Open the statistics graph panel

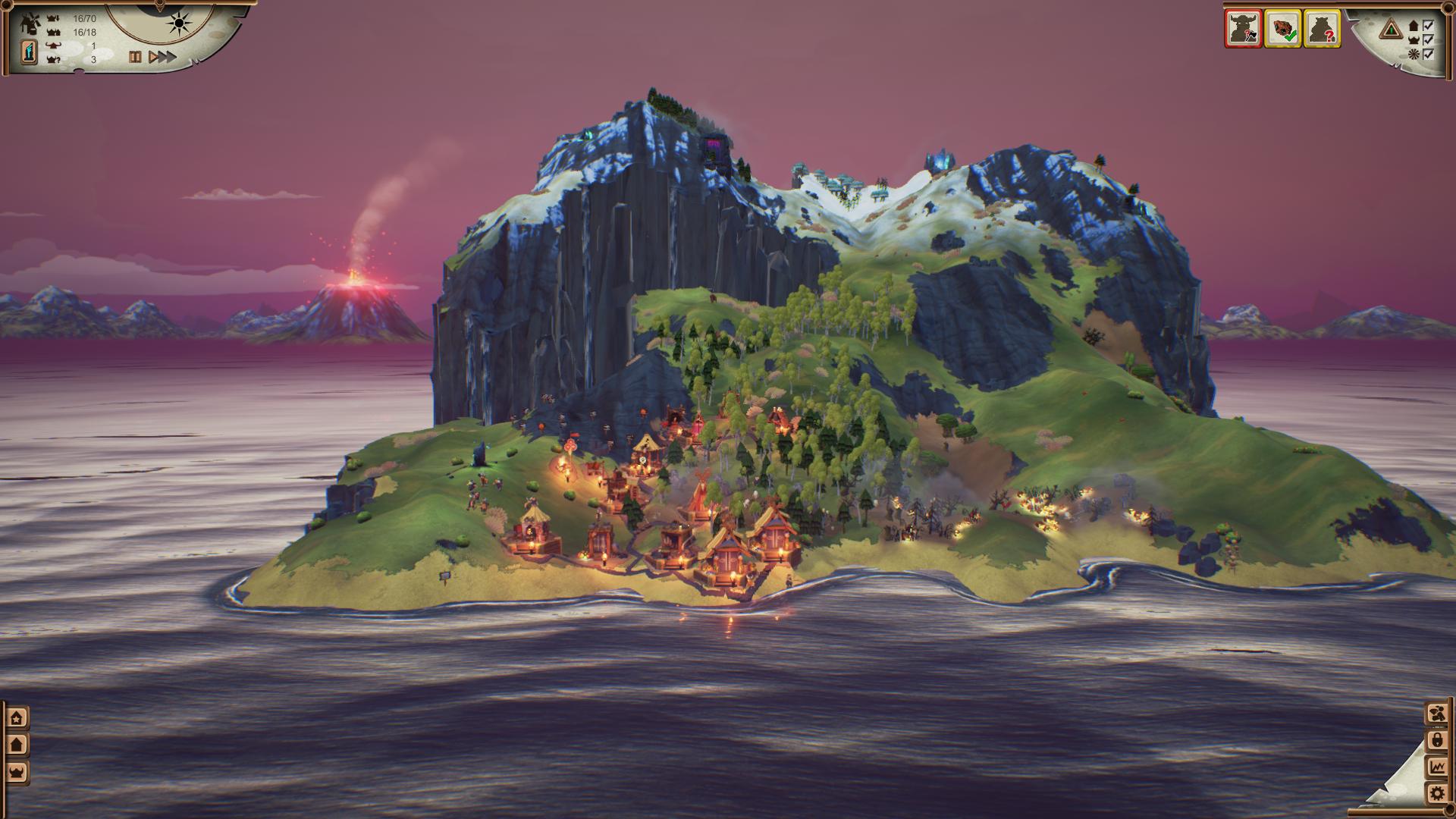[x=1436, y=767]
